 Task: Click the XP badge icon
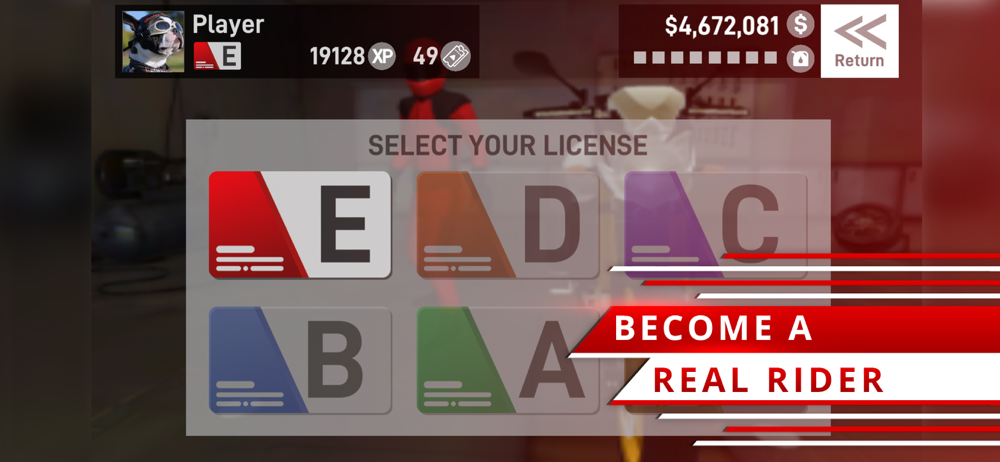382,56
